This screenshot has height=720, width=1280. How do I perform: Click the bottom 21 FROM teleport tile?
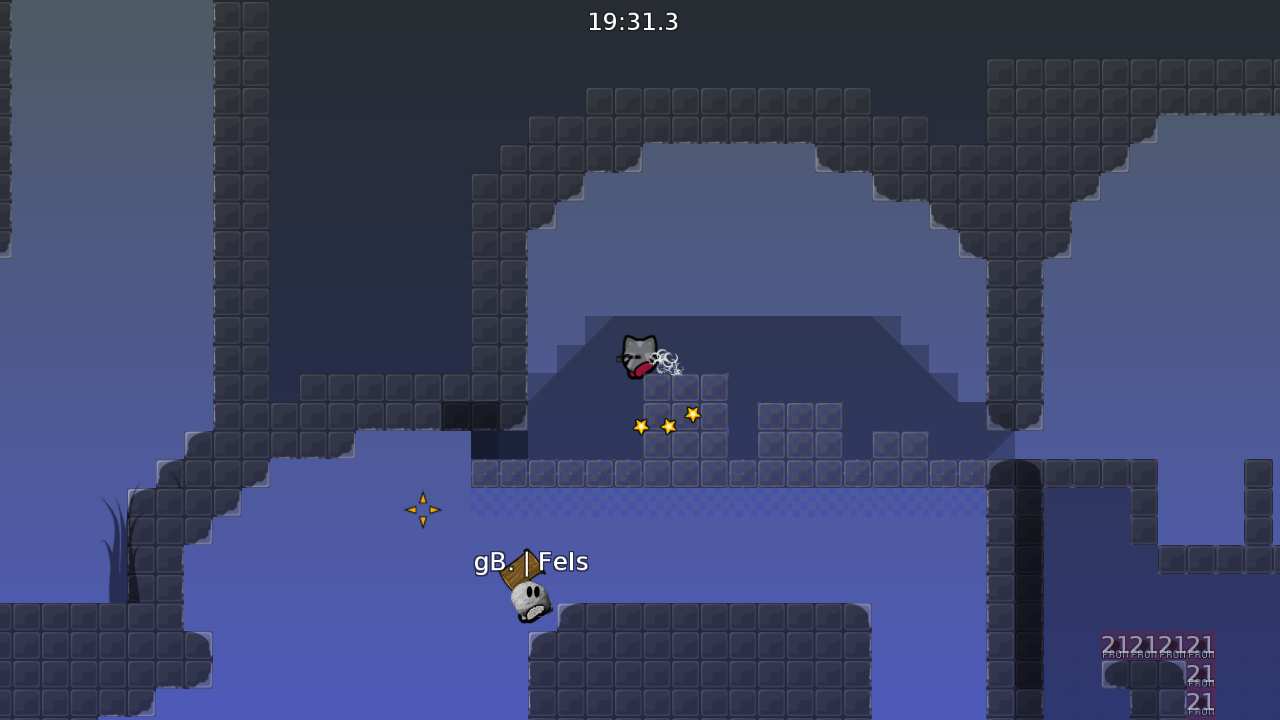click(x=1200, y=705)
